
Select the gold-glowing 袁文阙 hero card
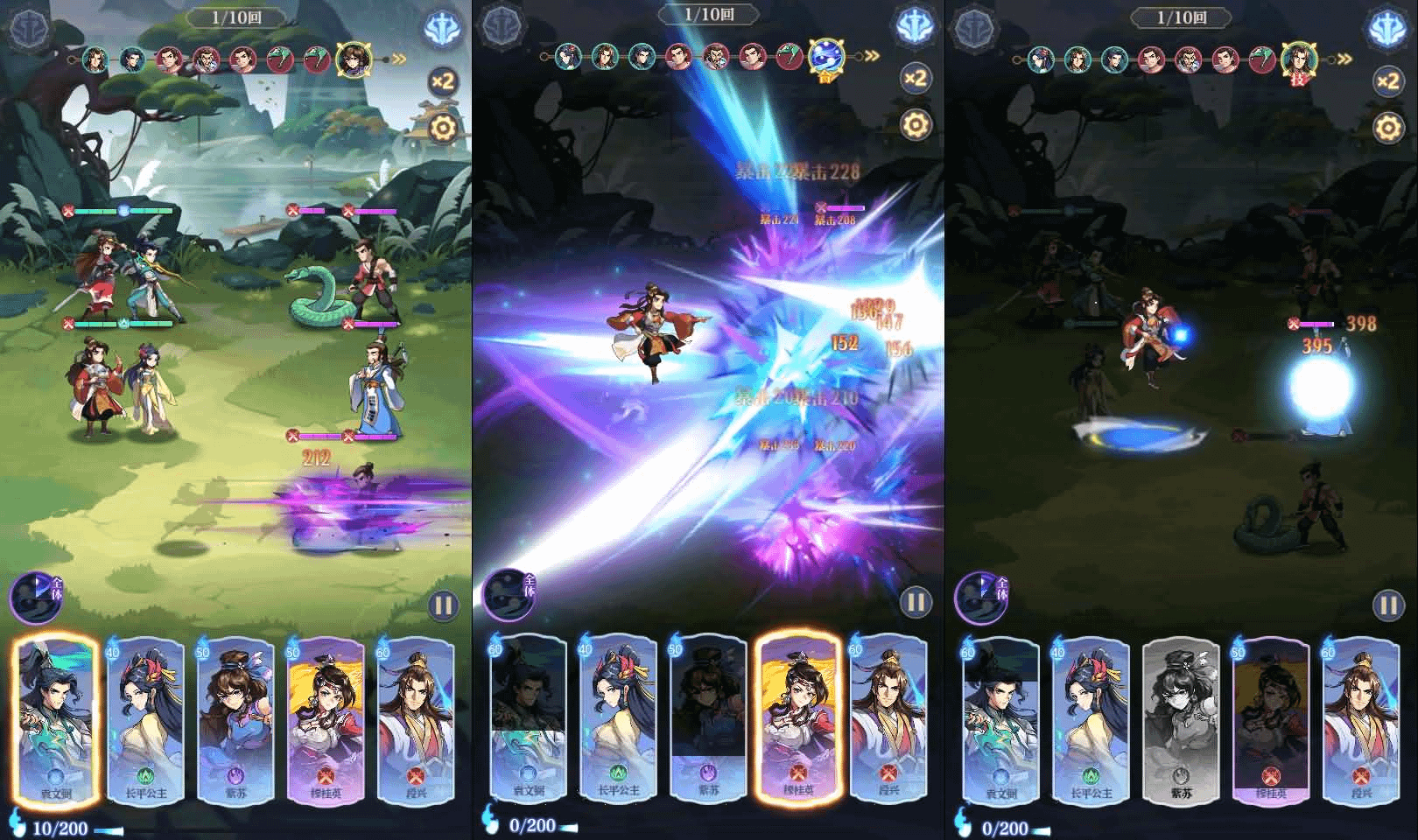tap(56, 719)
